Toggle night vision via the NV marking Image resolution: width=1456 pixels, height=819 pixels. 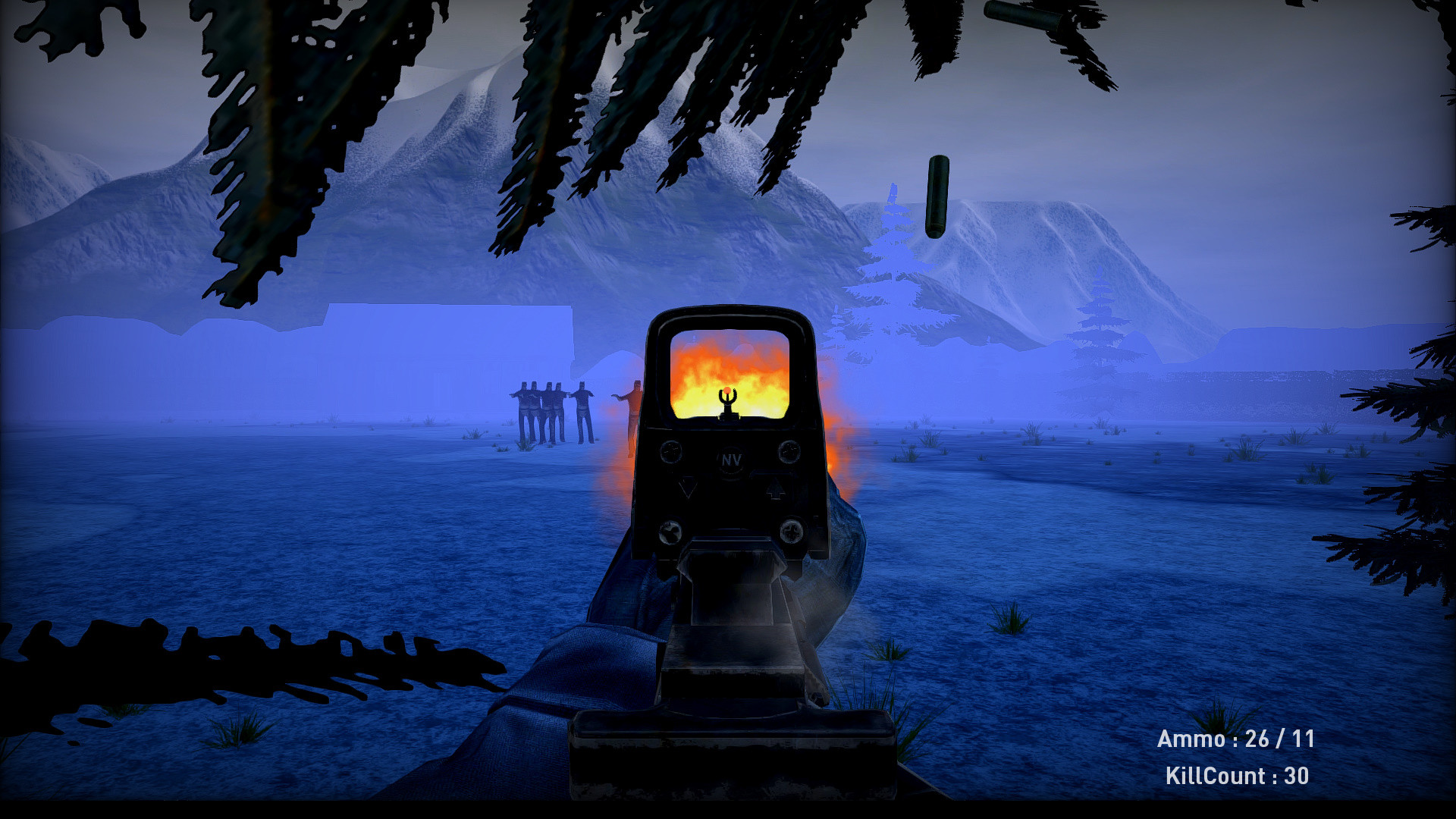click(730, 460)
